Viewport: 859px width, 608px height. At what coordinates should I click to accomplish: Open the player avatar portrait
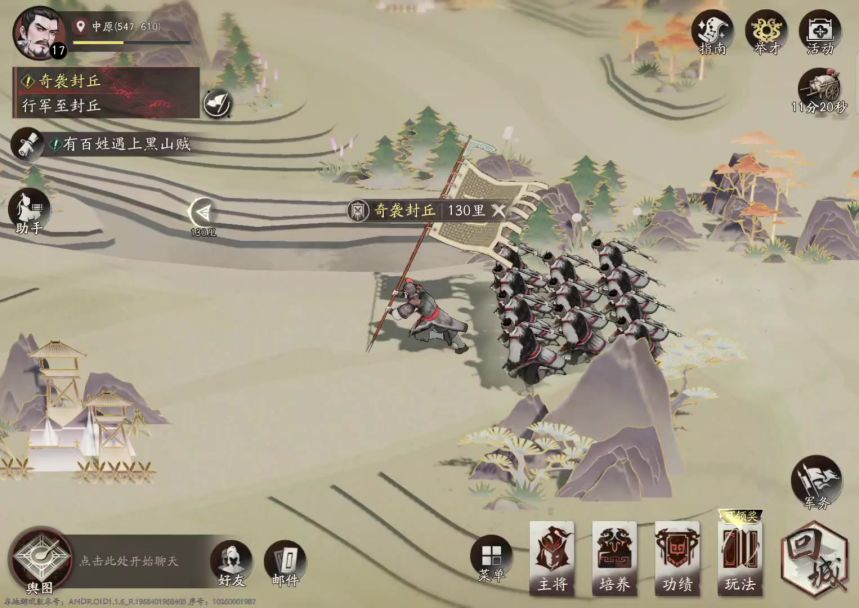[37, 31]
